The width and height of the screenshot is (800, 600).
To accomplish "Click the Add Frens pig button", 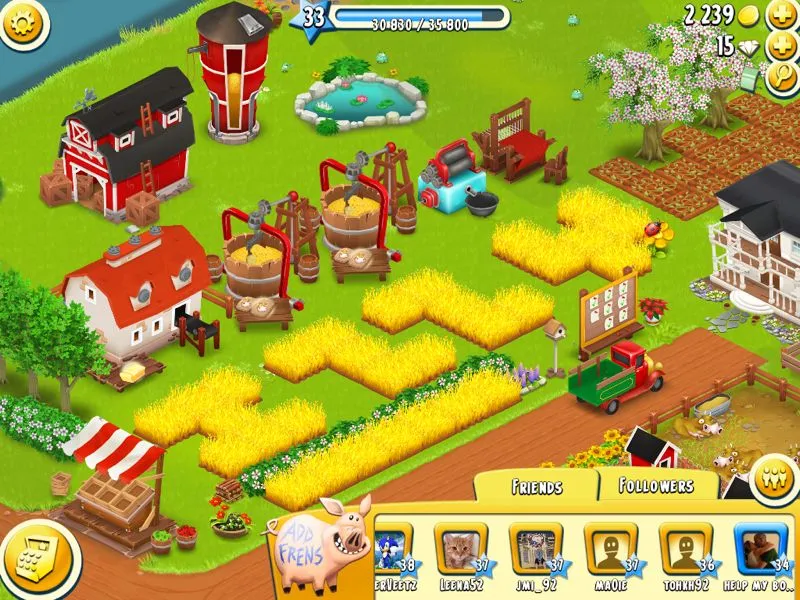I will pos(321,541).
